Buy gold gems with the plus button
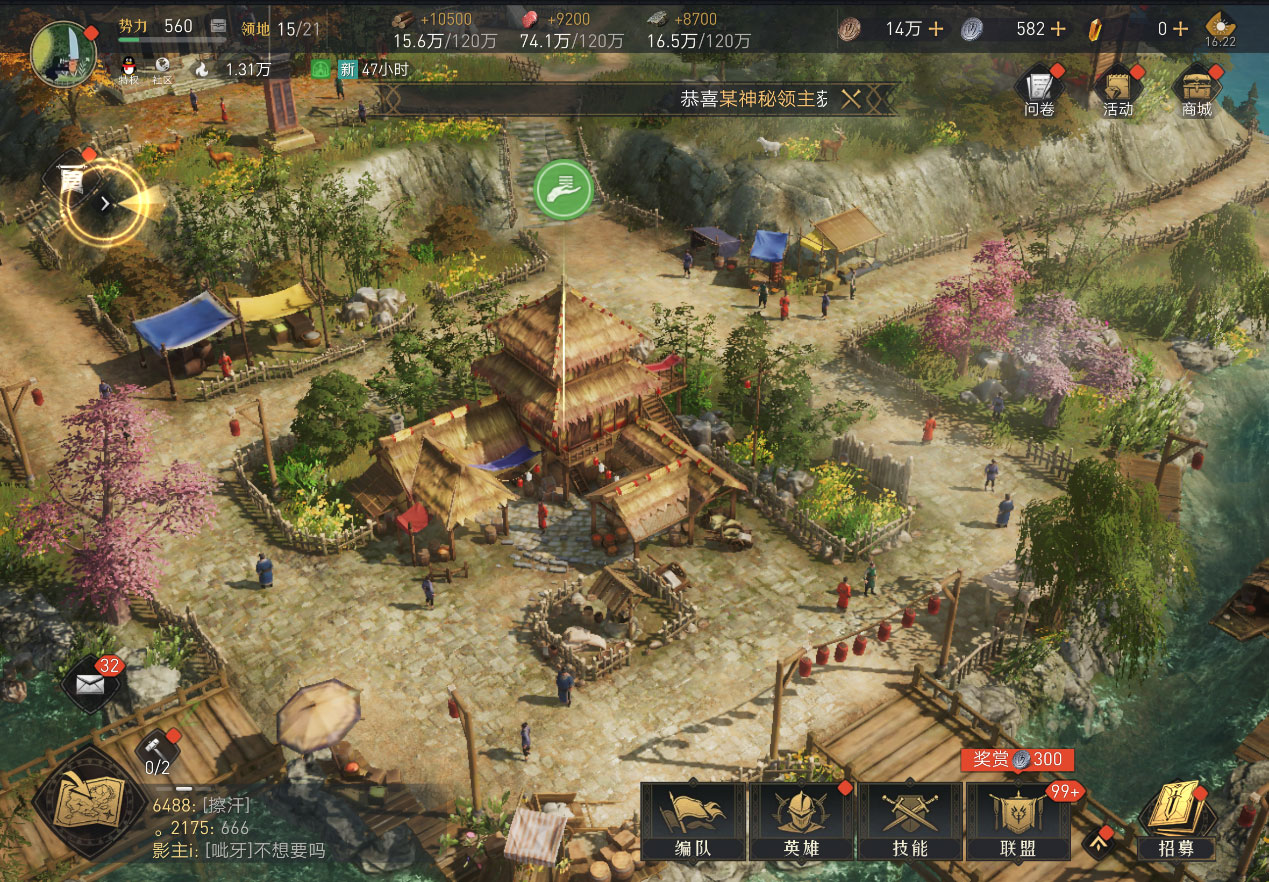Screen dimensions: 1269x882 1180,29
